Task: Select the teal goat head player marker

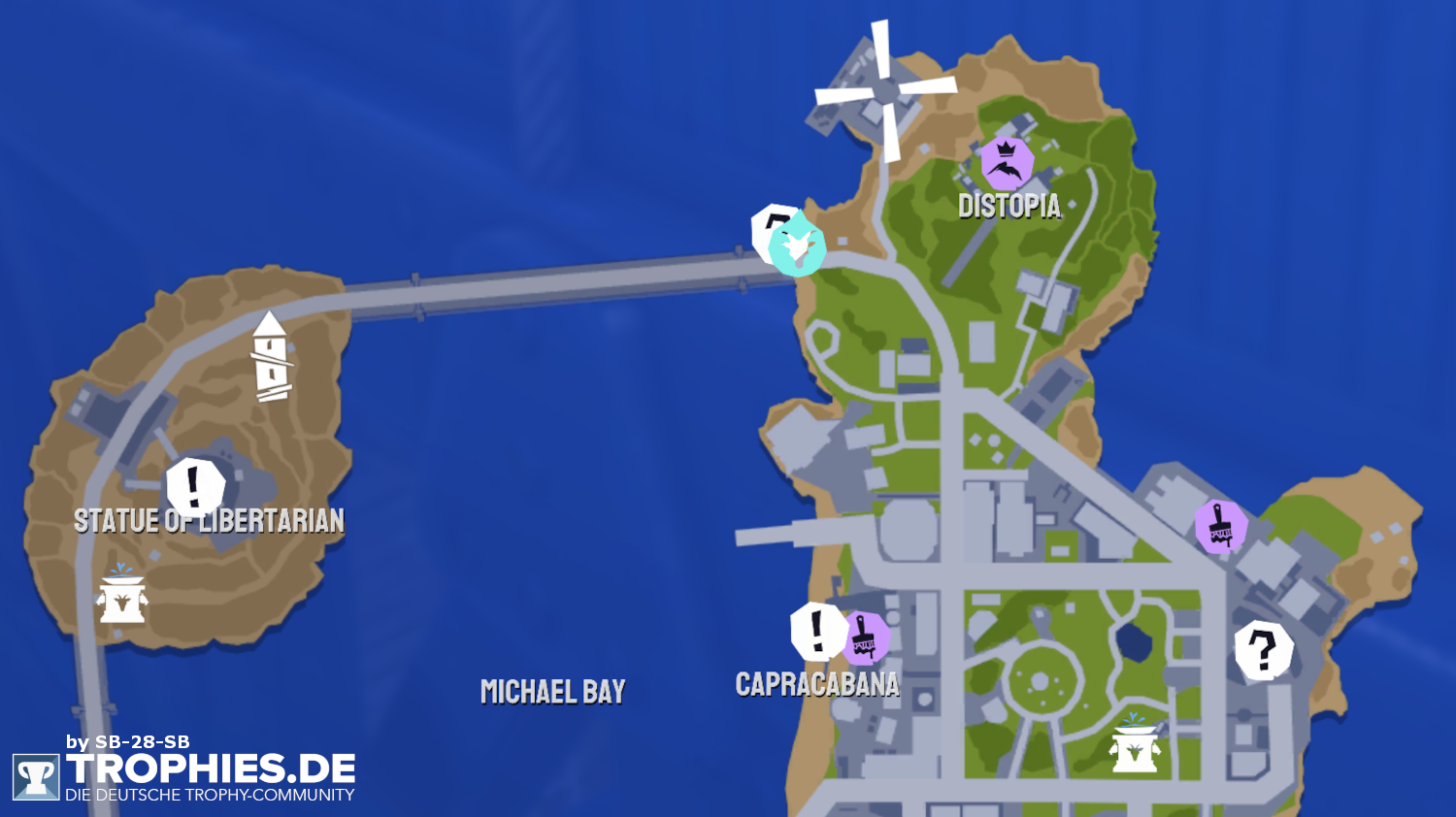Action: [798, 248]
